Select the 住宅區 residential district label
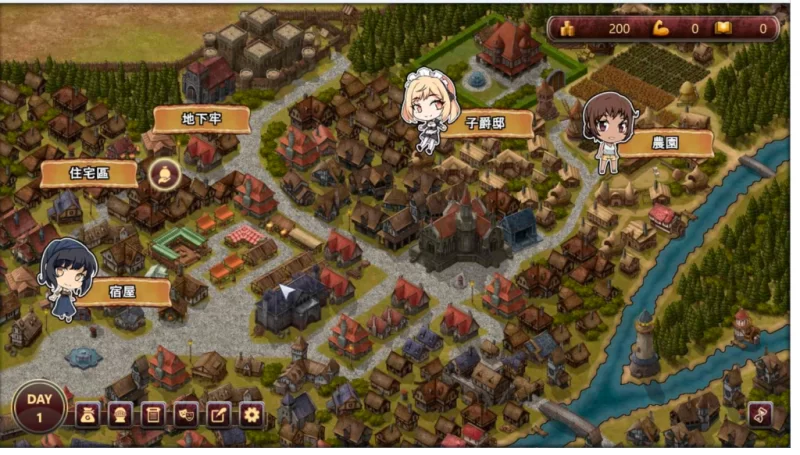Screen dimensions: 800x455 pos(89,174)
